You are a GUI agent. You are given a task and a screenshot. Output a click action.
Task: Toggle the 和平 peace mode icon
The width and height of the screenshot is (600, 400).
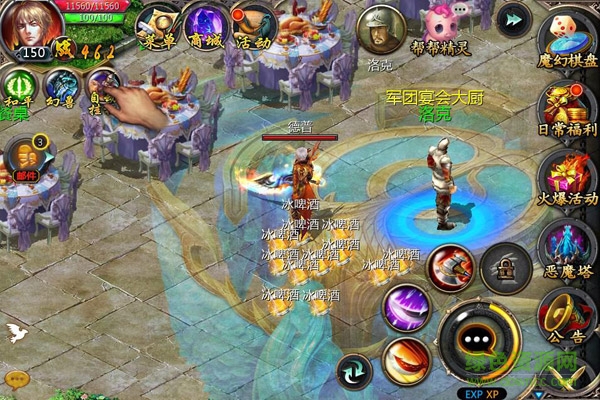pyautogui.click(x=16, y=88)
